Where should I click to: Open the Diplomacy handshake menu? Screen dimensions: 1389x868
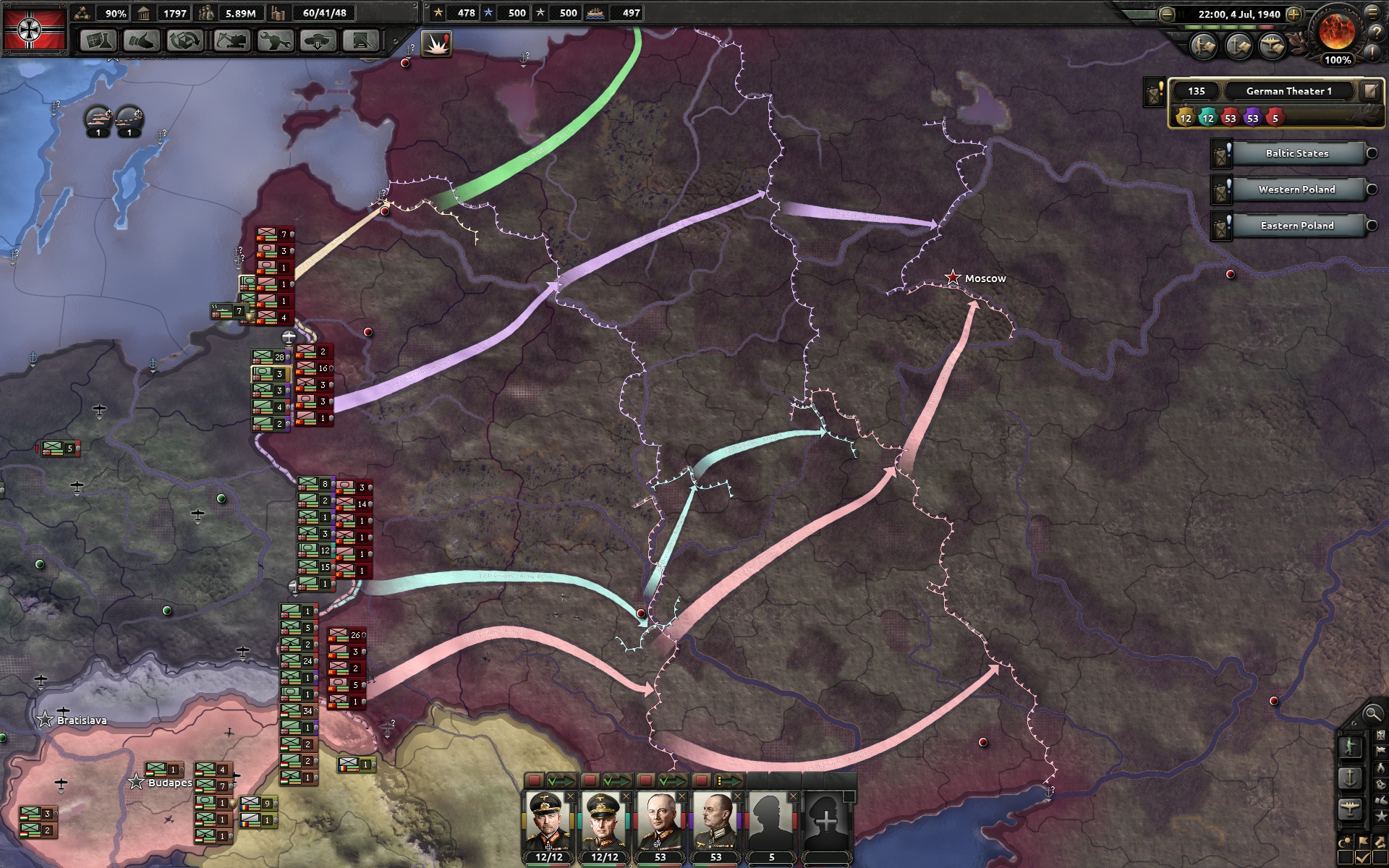coord(141,41)
